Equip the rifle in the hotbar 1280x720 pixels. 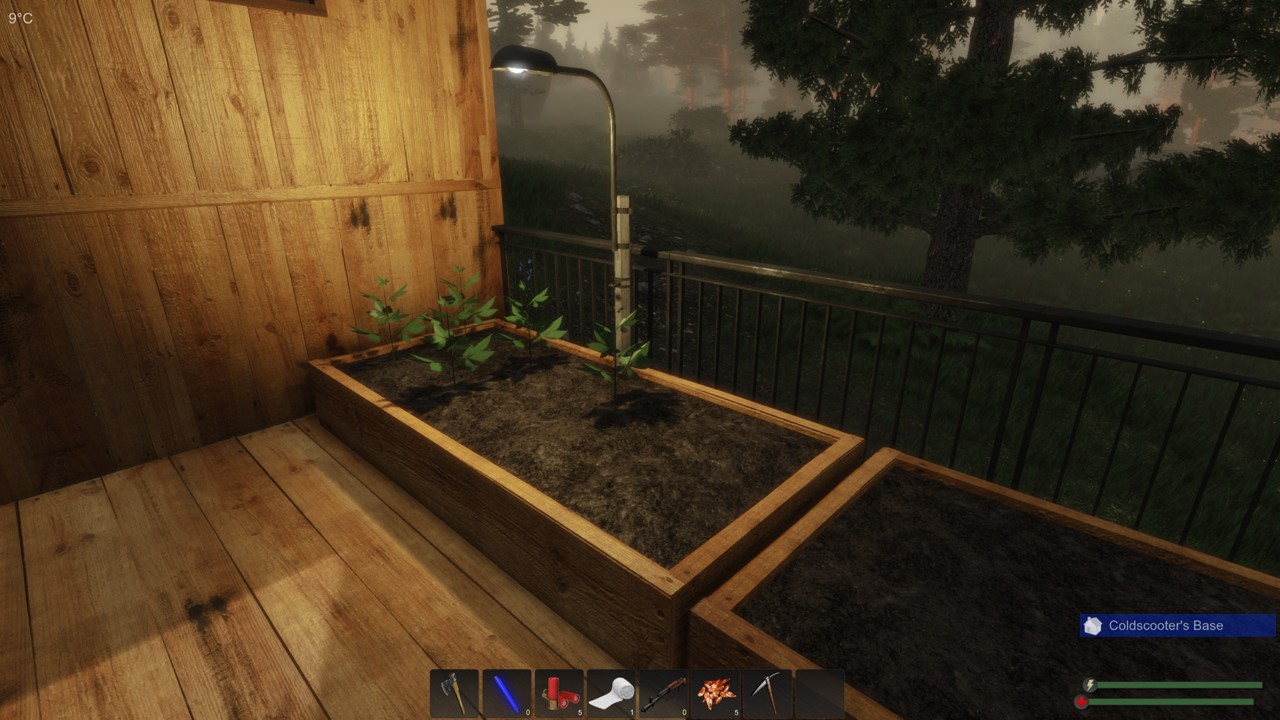[x=663, y=693]
